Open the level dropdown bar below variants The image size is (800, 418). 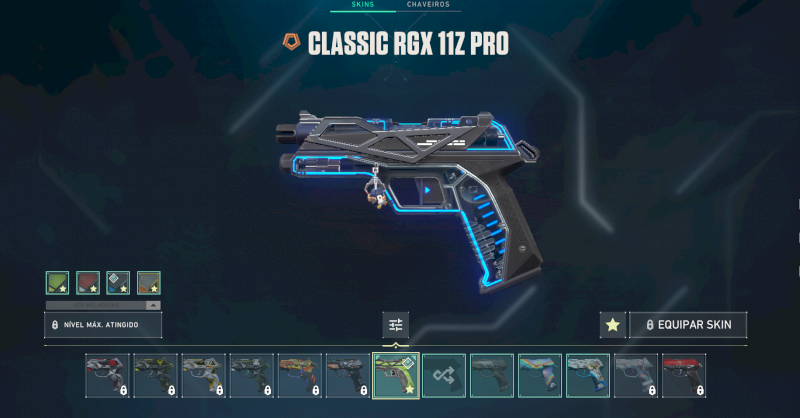[x=103, y=304]
